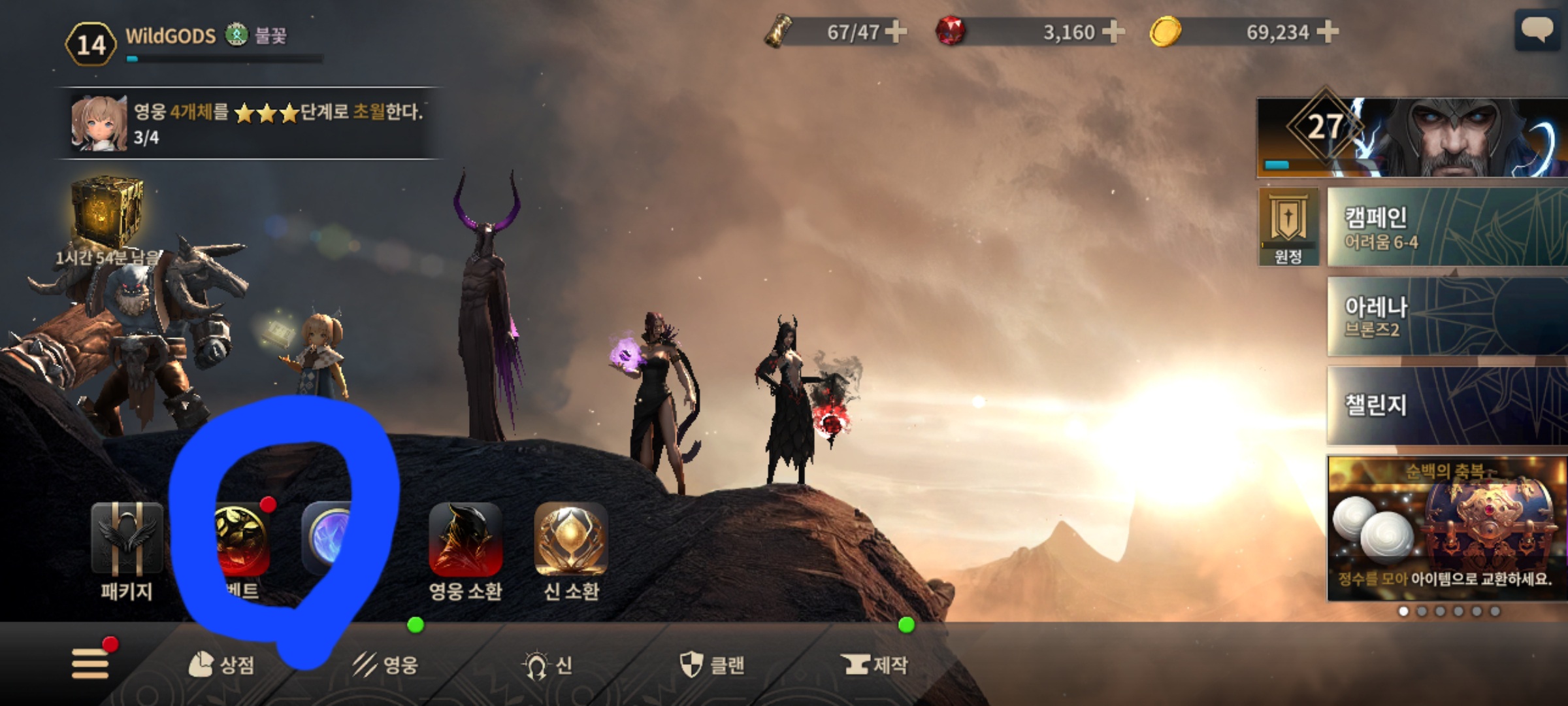Open 영웅 소환 hero summon
This screenshot has height=706, width=1568.
[465, 539]
